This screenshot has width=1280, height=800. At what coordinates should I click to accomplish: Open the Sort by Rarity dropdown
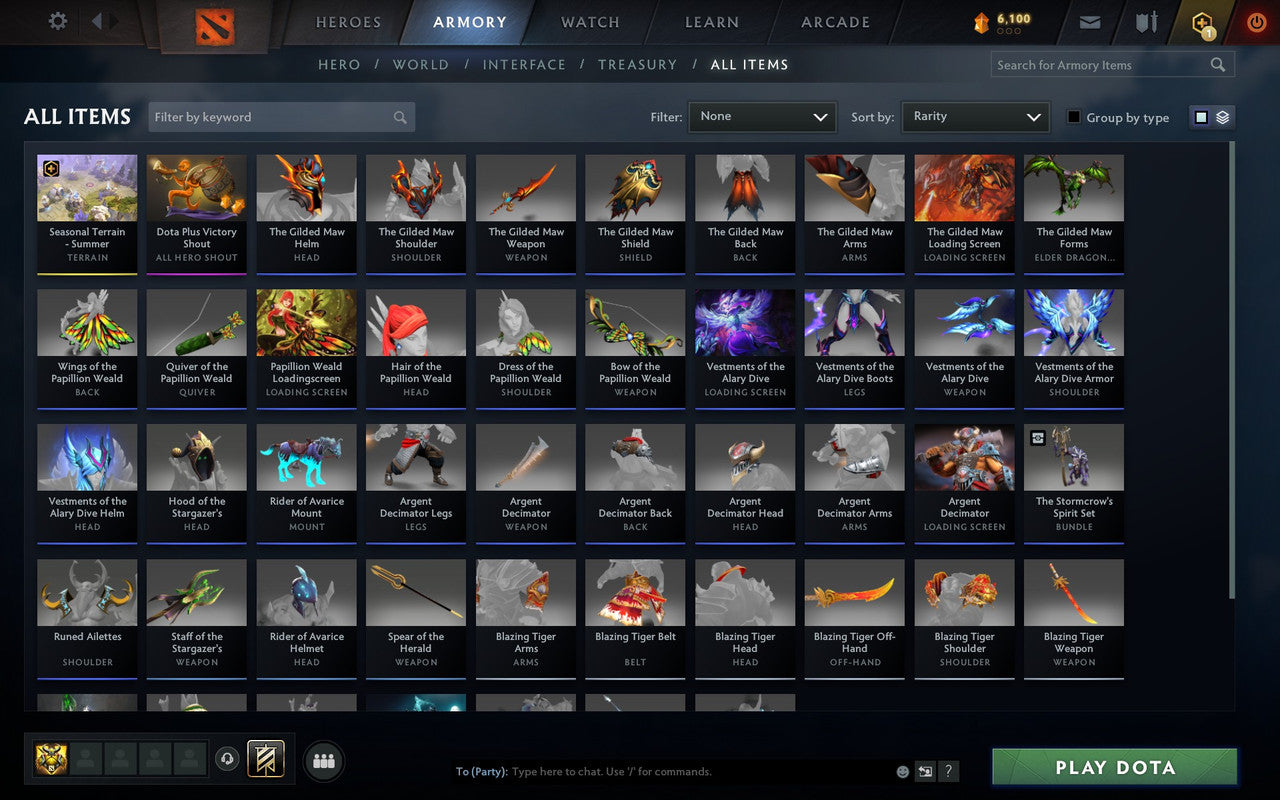point(975,117)
